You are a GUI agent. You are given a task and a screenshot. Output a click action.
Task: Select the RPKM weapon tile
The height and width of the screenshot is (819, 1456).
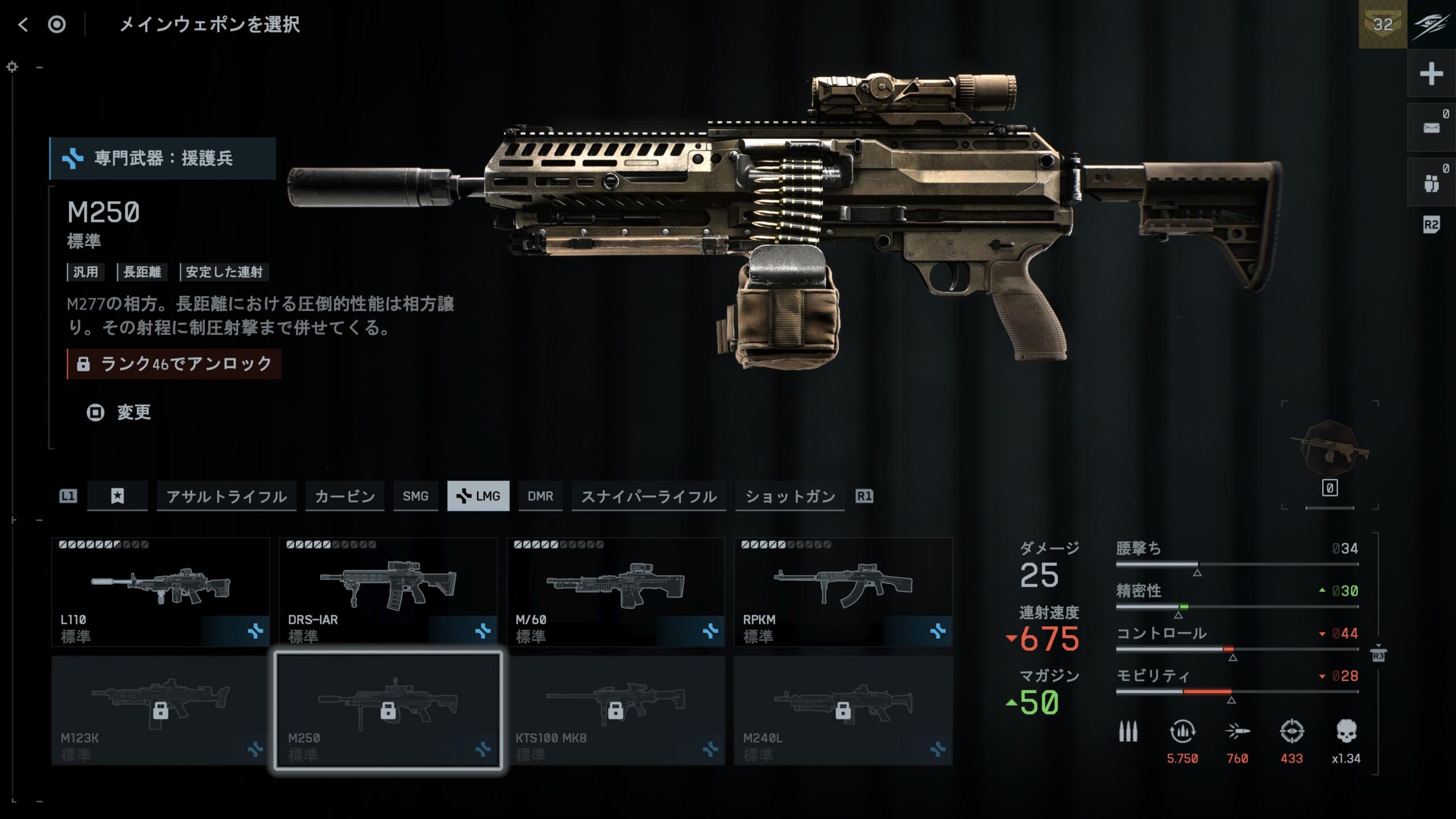click(843, 591)
